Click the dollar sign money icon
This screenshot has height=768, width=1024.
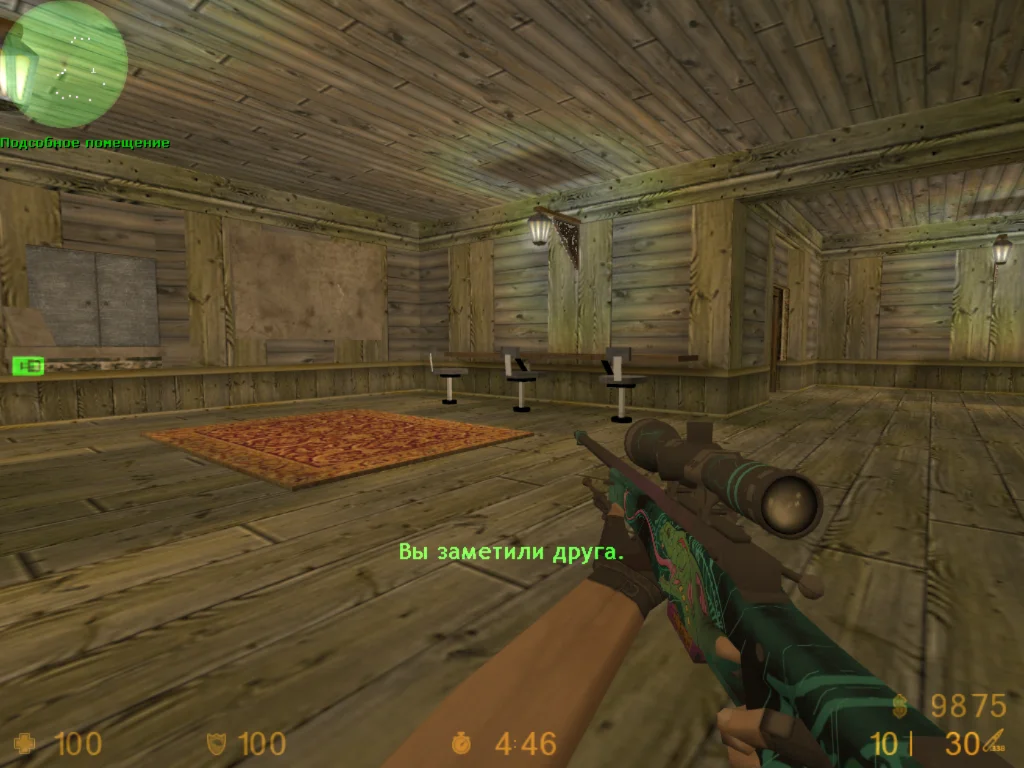click(x=904, y=706)
